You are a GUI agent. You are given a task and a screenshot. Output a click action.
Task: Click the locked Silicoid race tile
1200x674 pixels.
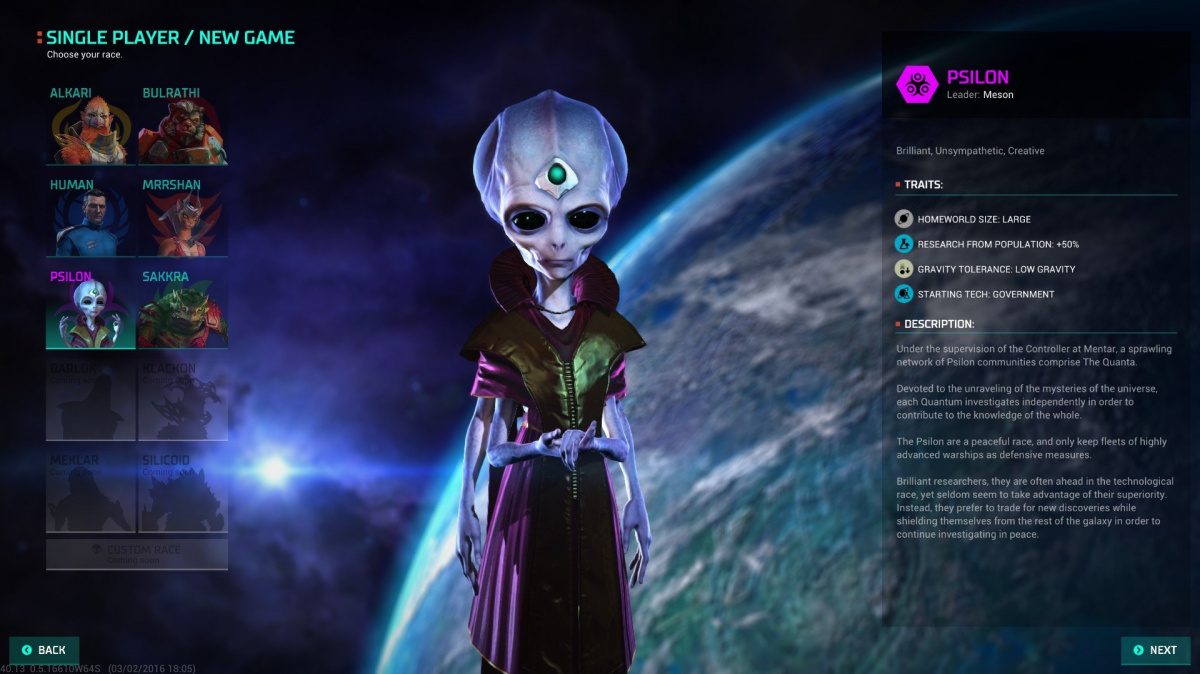183,491
